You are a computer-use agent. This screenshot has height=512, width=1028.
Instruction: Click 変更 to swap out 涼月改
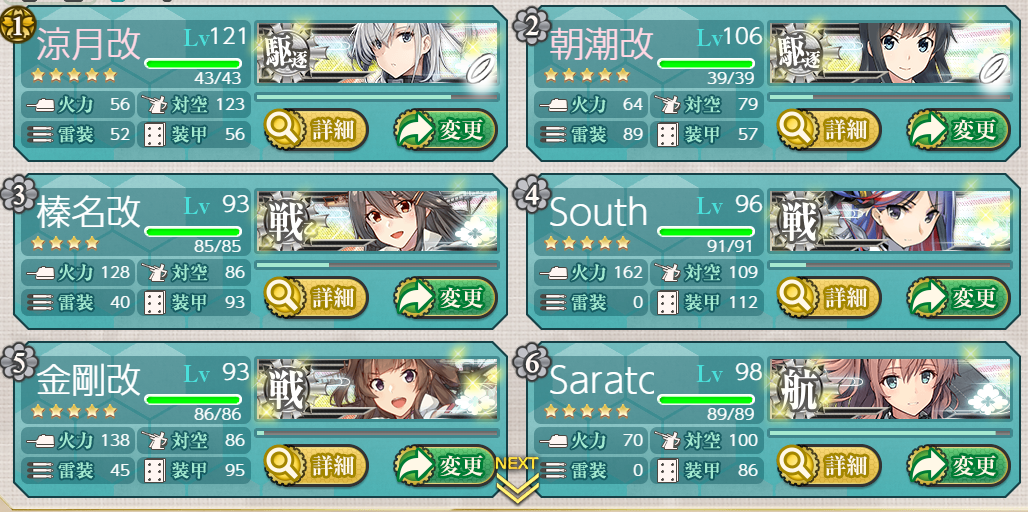click(445, 129)
